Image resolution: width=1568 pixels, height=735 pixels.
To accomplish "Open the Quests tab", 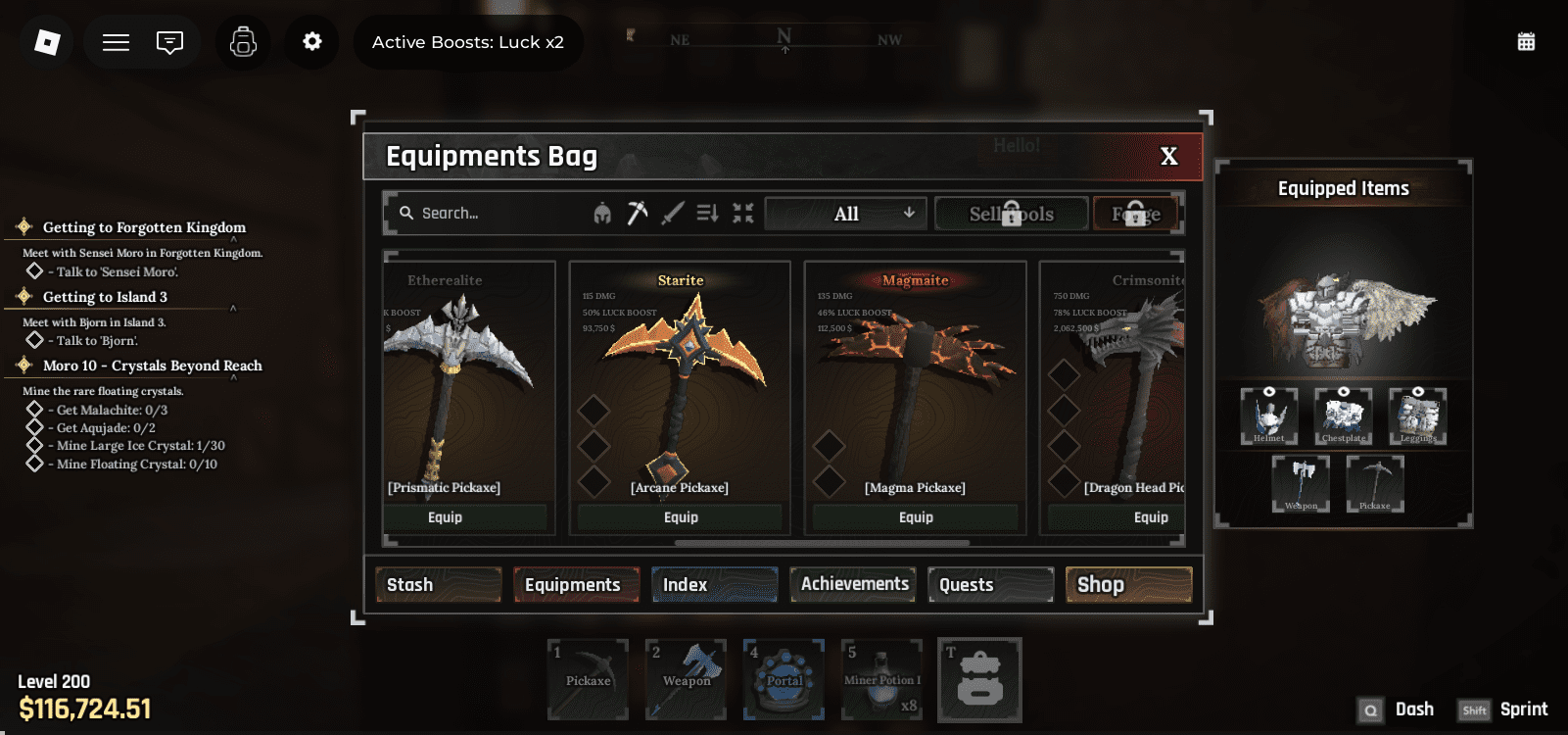I will click(990, 585).
